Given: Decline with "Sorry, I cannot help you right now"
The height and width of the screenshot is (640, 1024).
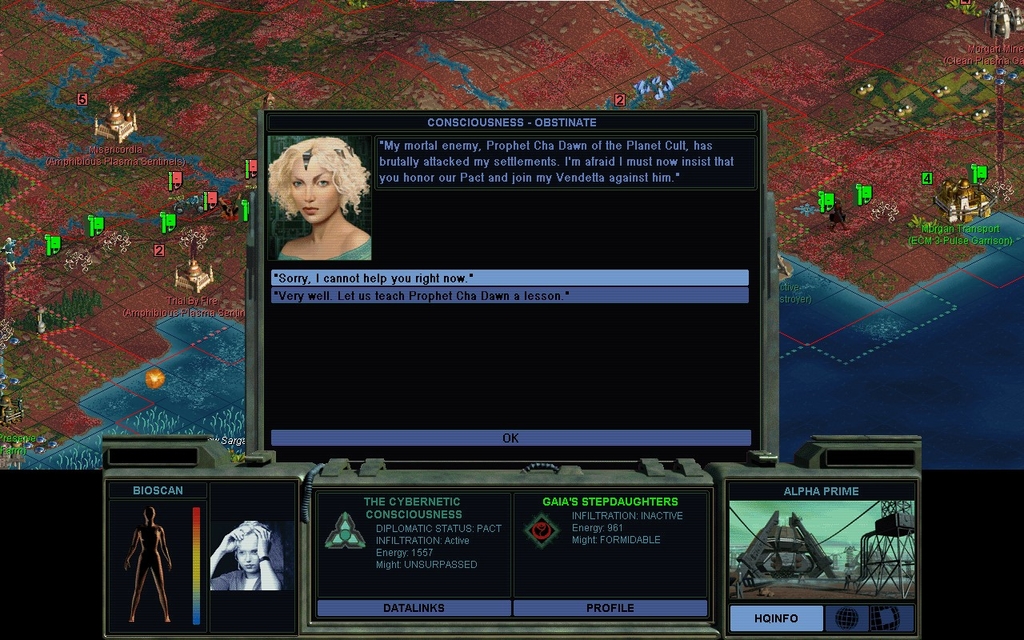Looking at the screenshot, I should click(510, 278).
